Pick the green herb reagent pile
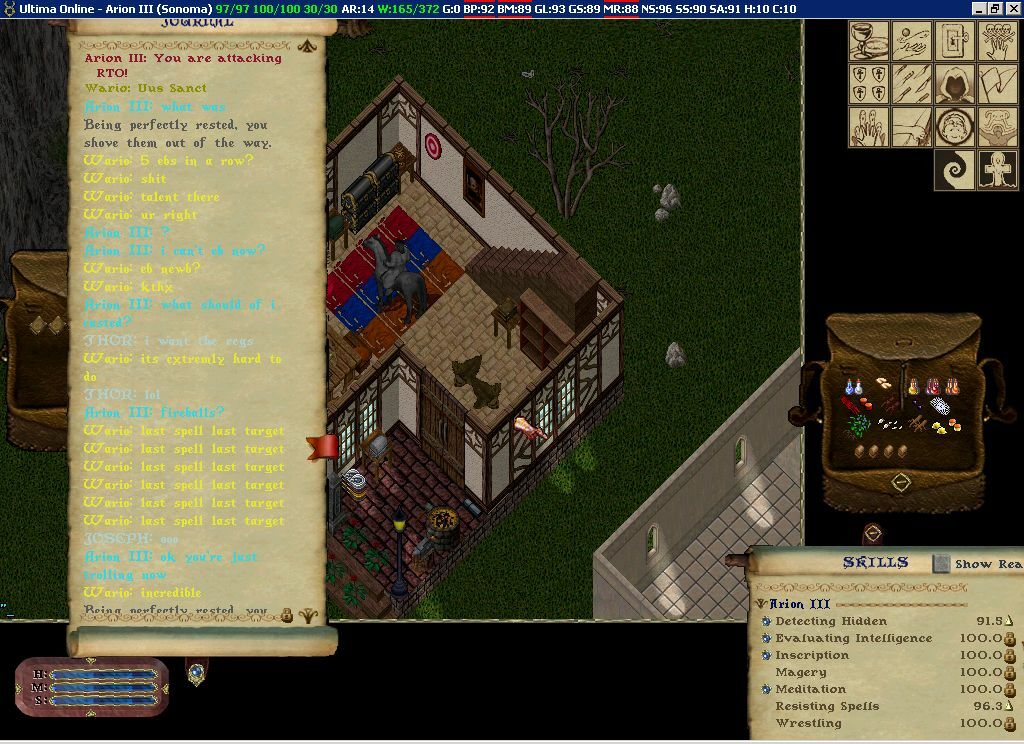The image size is (1024, 744). tap(859, 425)
